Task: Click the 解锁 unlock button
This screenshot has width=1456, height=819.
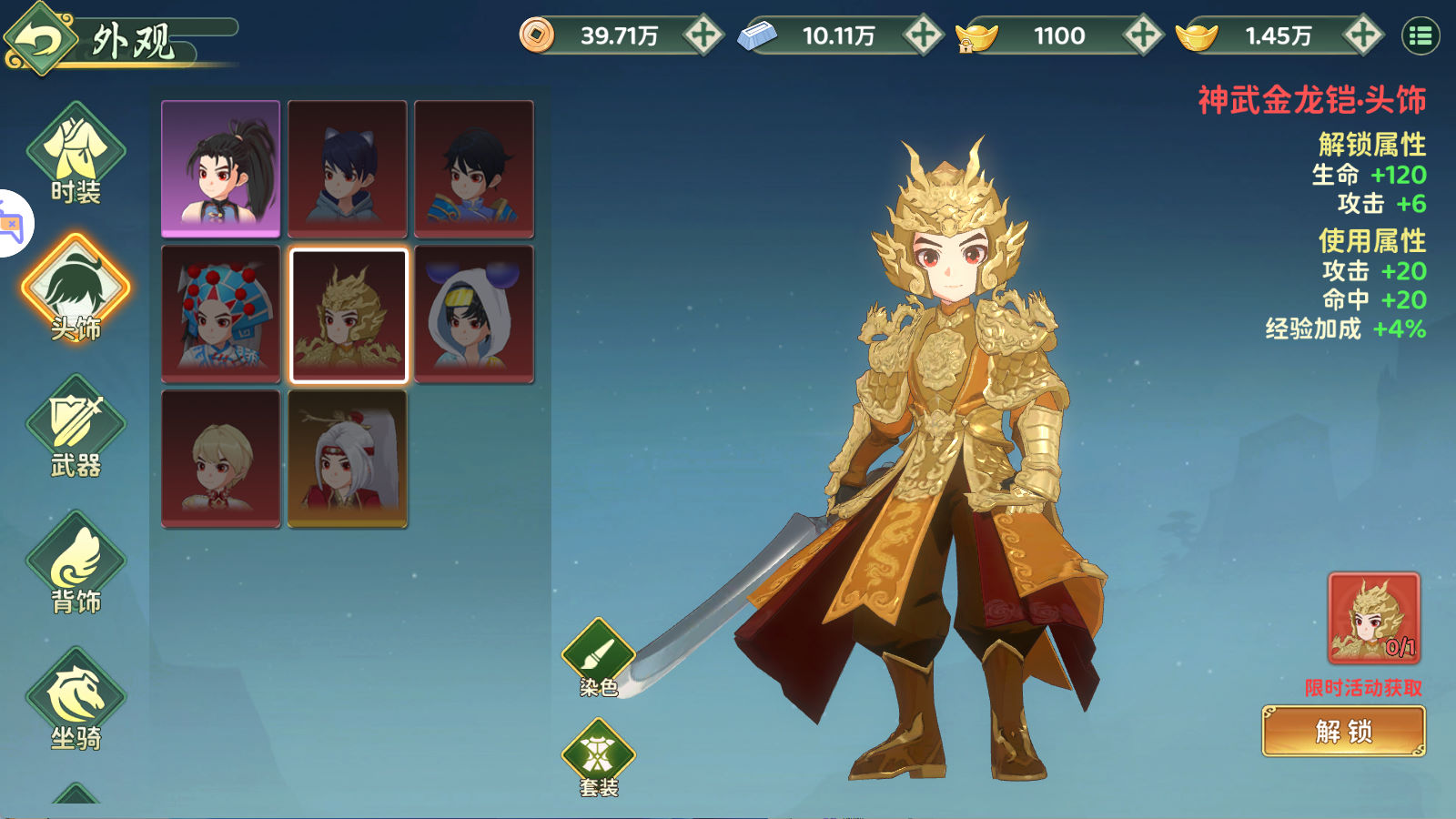Action: (1343, 731)
